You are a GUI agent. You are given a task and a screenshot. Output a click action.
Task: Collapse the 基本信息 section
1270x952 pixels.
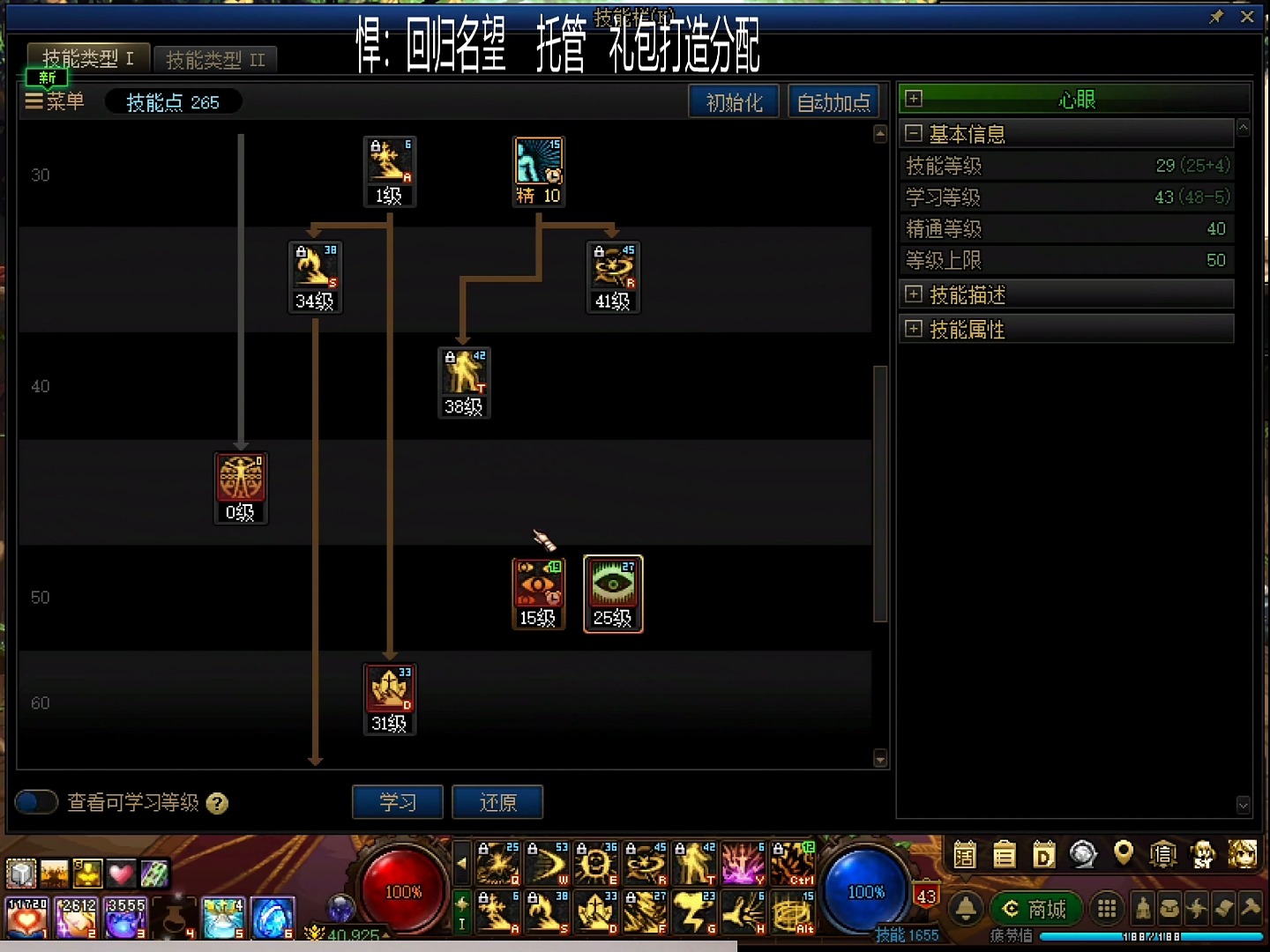[x=914, y=134]
